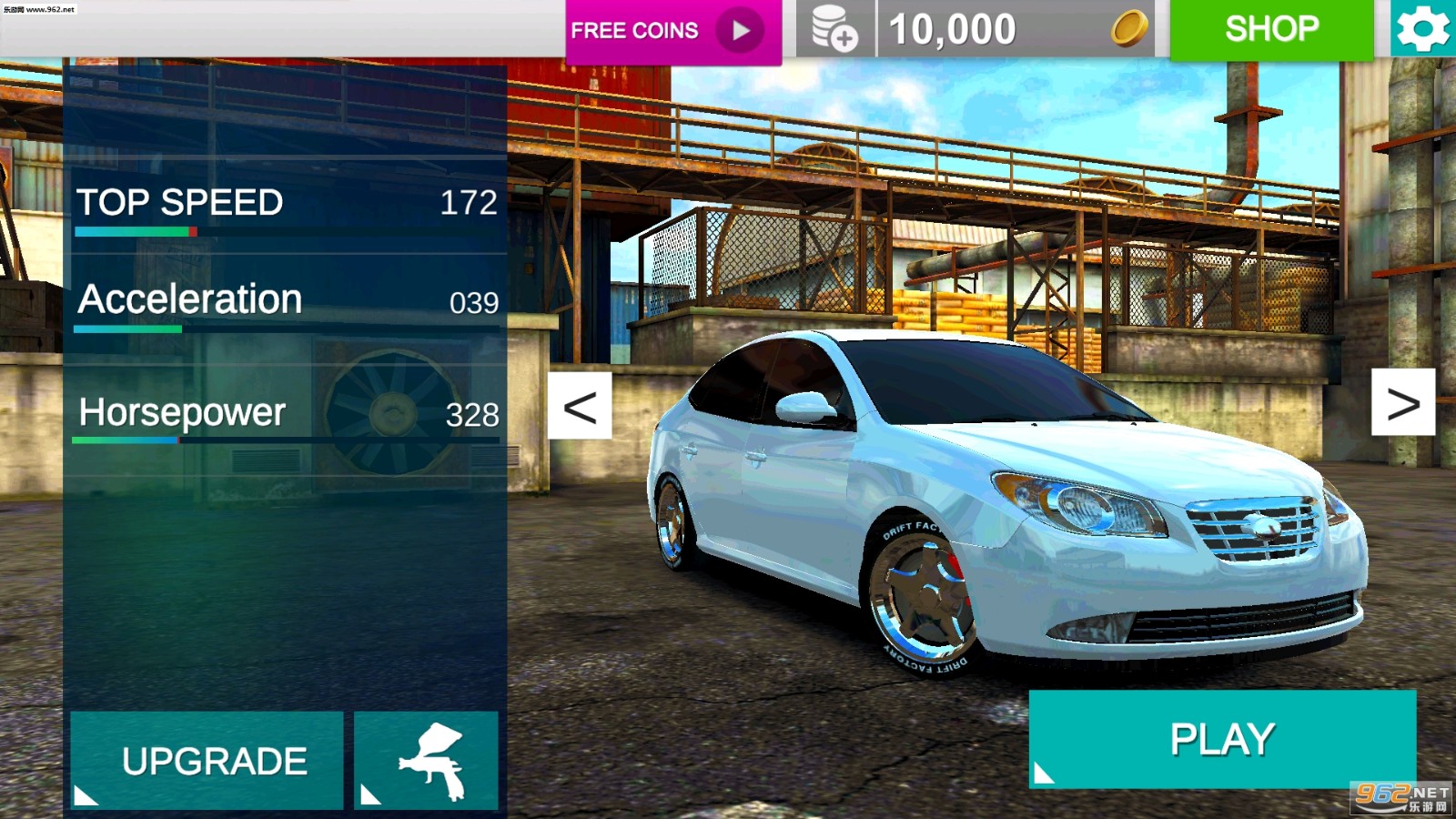The image size is (1456, 819).
Task: Show the next car with right arrow
Action: coord(1403,402)
